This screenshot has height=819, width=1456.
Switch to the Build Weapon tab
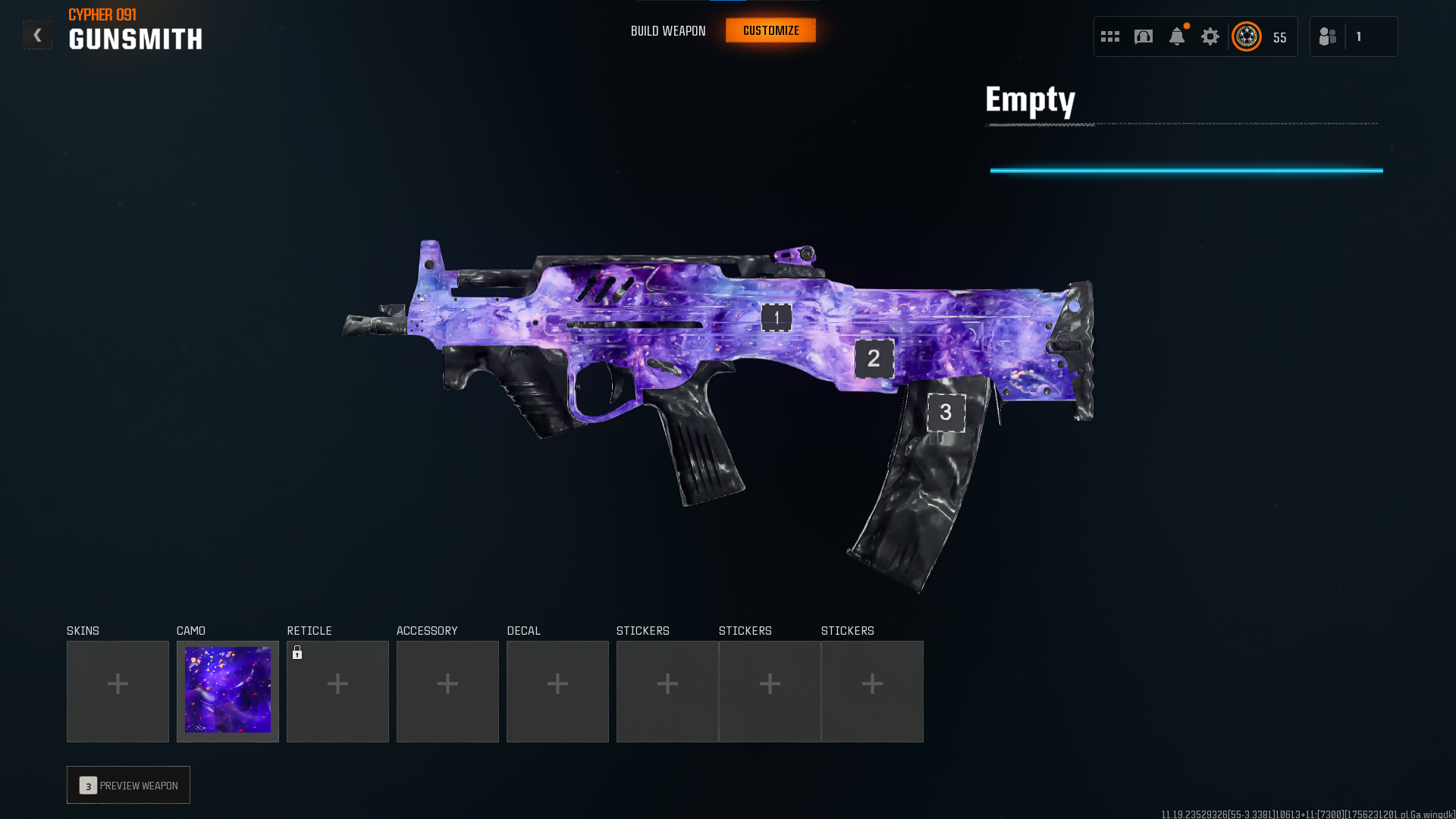pos(668,31)
